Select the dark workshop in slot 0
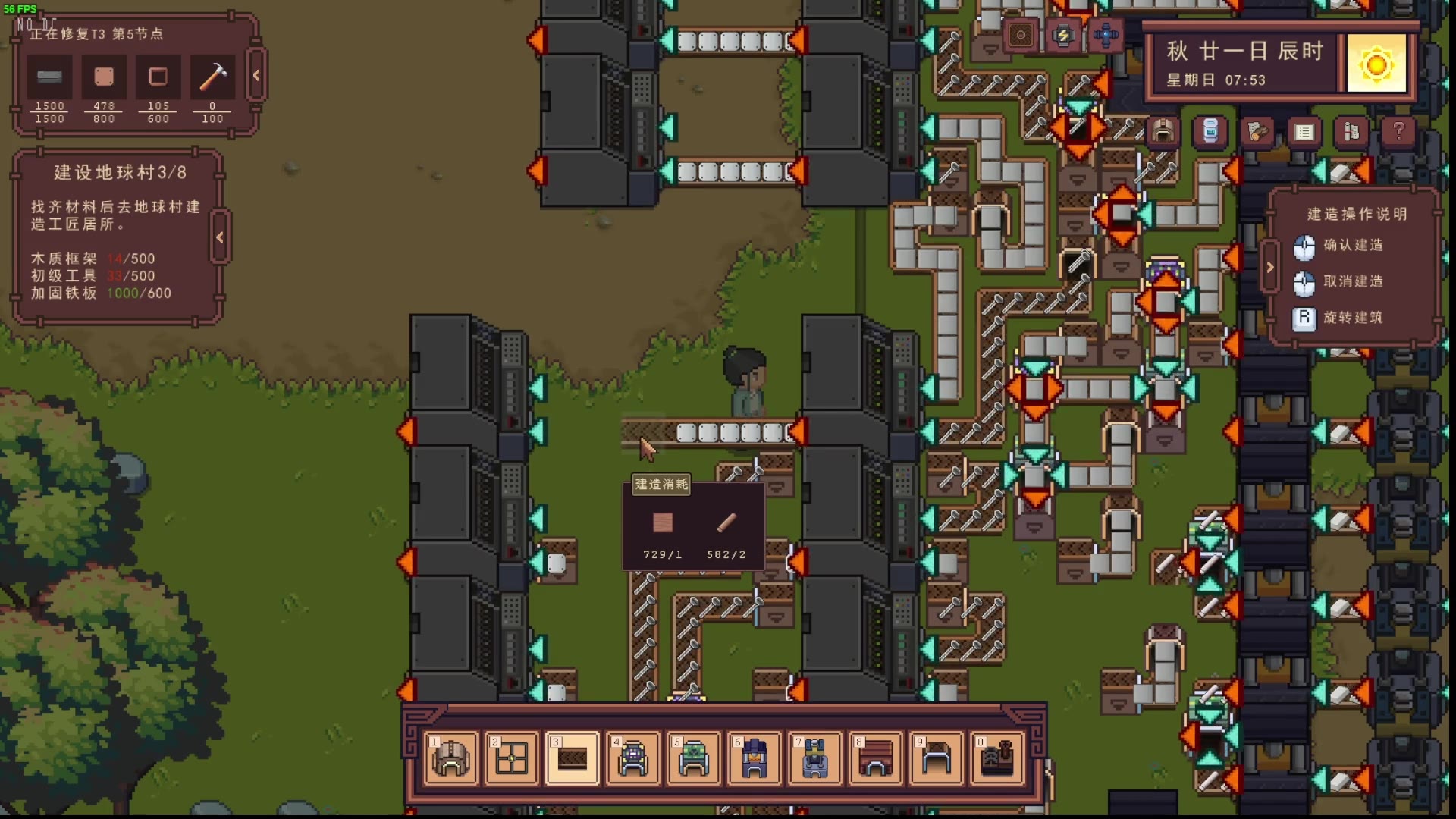Screen dimensions: 1456x819 pos(997,758)
